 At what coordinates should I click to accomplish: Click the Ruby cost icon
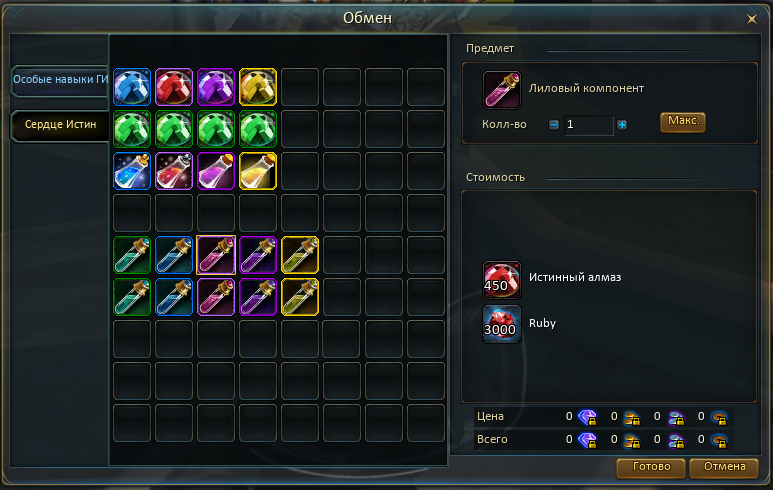502,324
